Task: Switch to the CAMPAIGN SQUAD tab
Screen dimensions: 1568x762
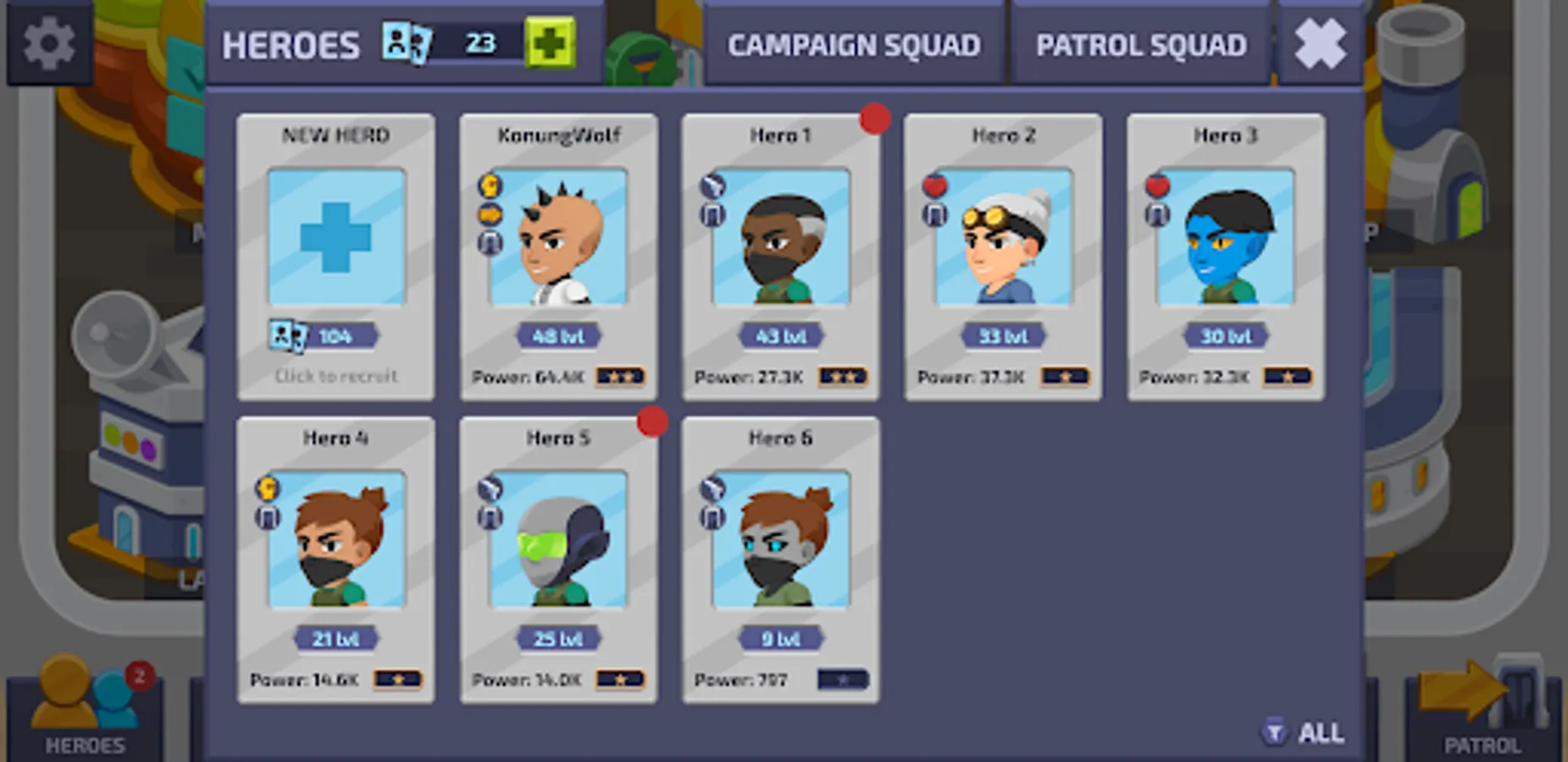Action: [856, 44]
